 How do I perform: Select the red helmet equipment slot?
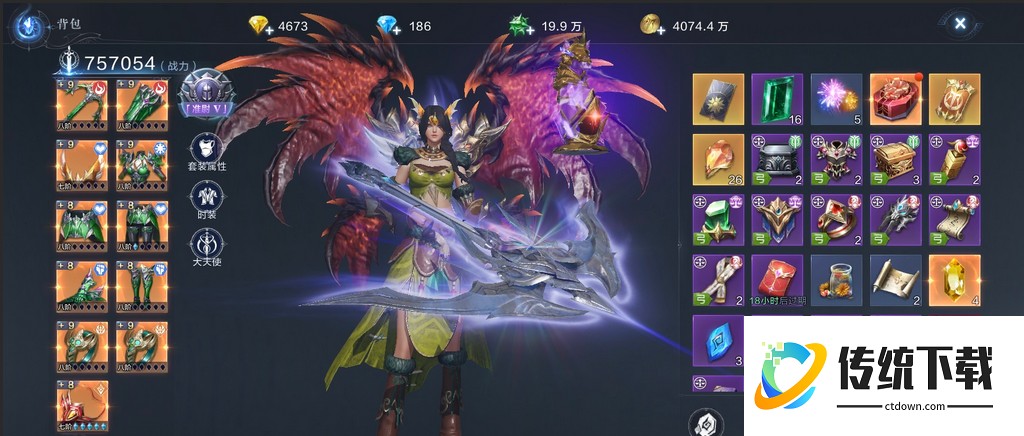point(80,404)
